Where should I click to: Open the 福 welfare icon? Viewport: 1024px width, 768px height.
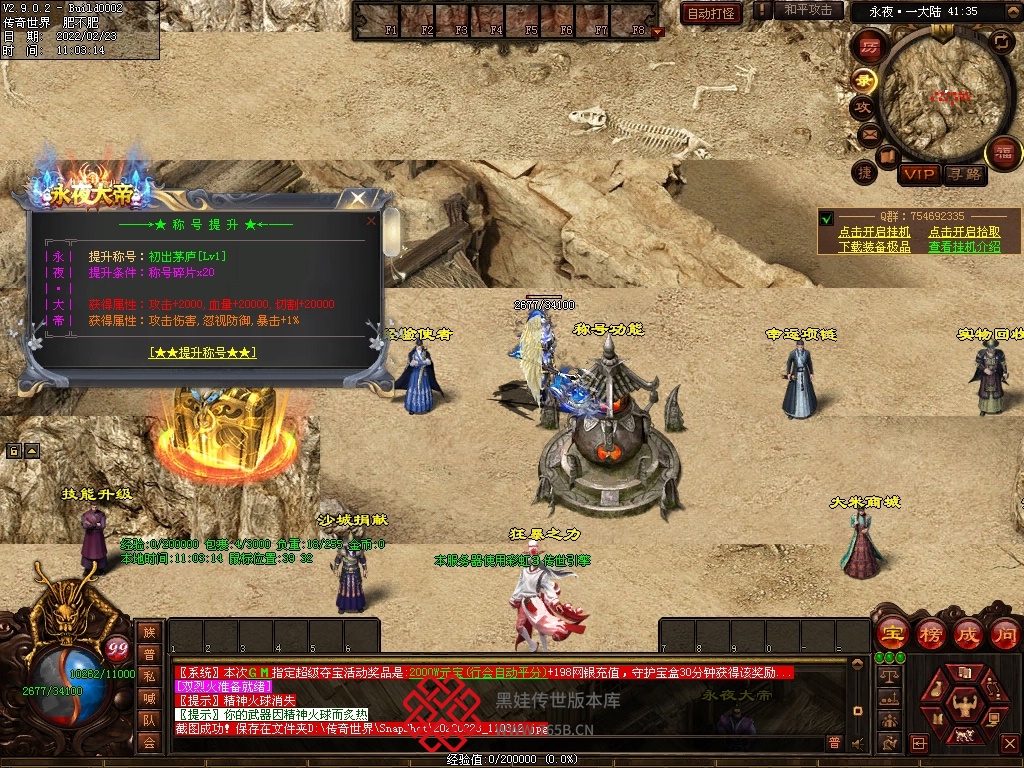pyautogui.click(x=1002, y=153)
